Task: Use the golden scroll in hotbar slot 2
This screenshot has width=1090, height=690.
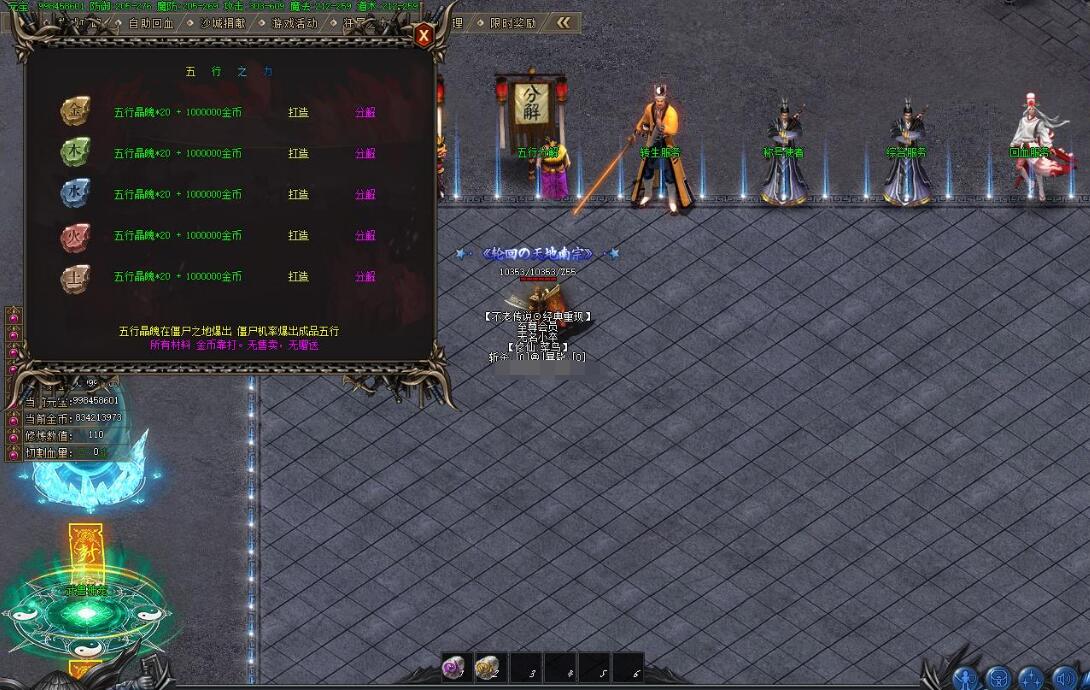Action: 488,667
